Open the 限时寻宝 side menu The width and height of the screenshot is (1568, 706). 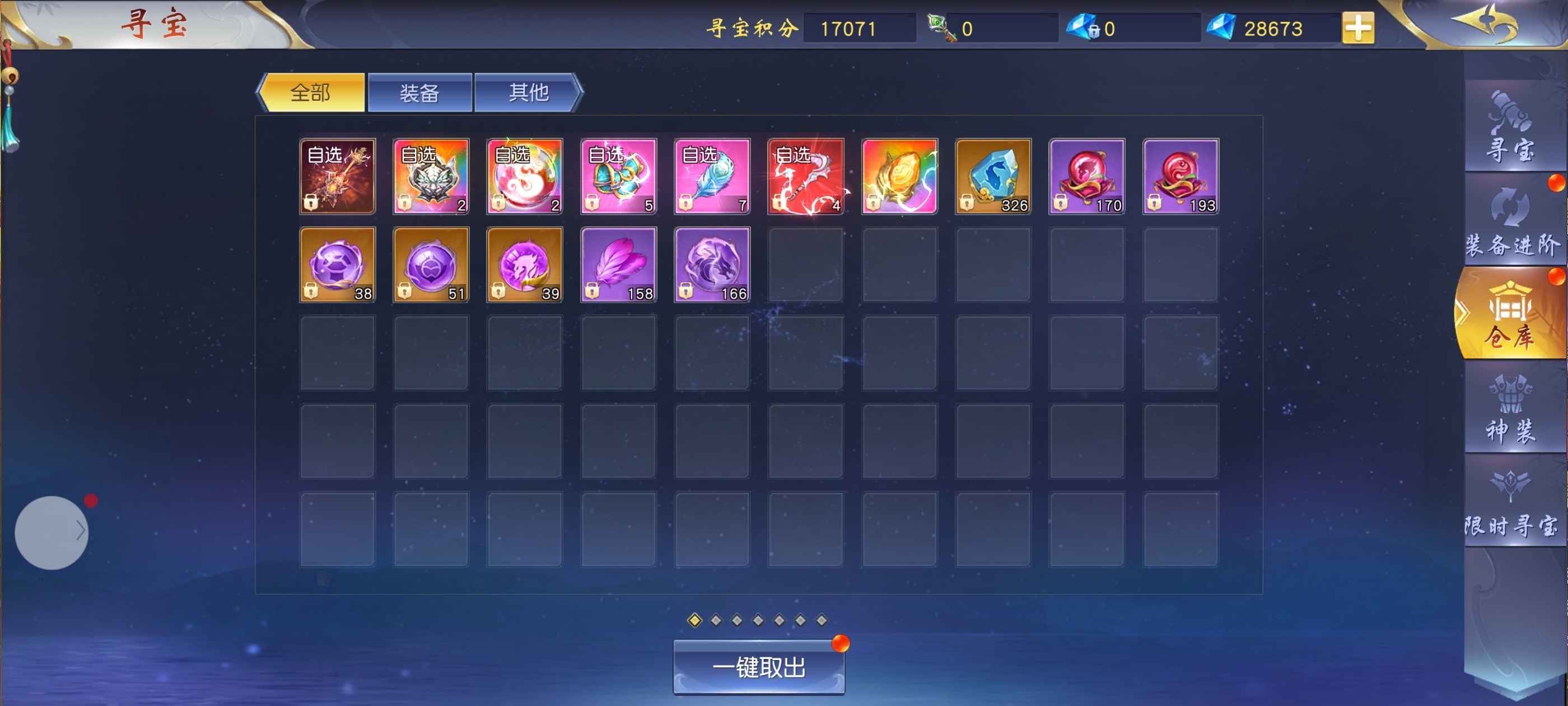1511,503
